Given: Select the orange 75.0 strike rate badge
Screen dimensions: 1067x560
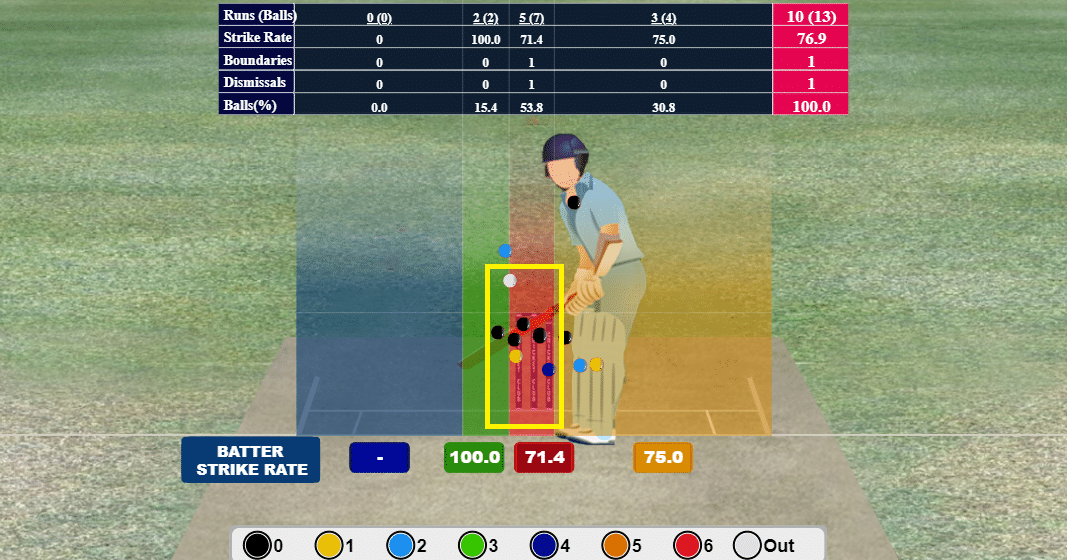Looking at the screenshot, I should 663,458.
